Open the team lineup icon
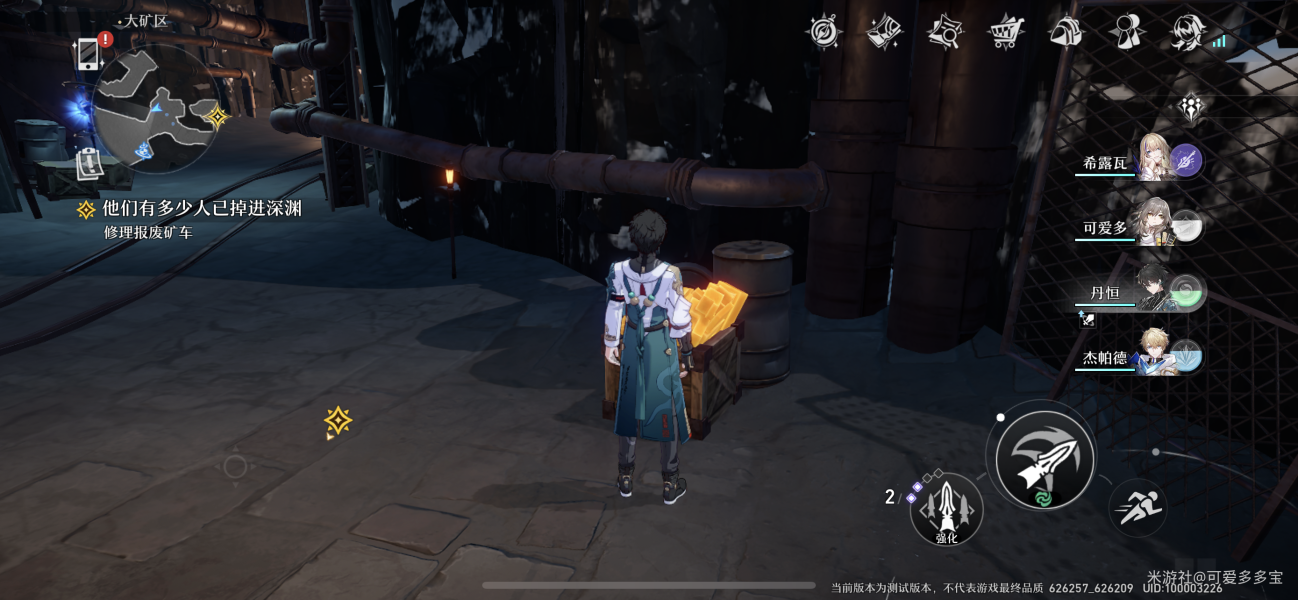Screen dimensions: 1298x600 (1190, 107)
